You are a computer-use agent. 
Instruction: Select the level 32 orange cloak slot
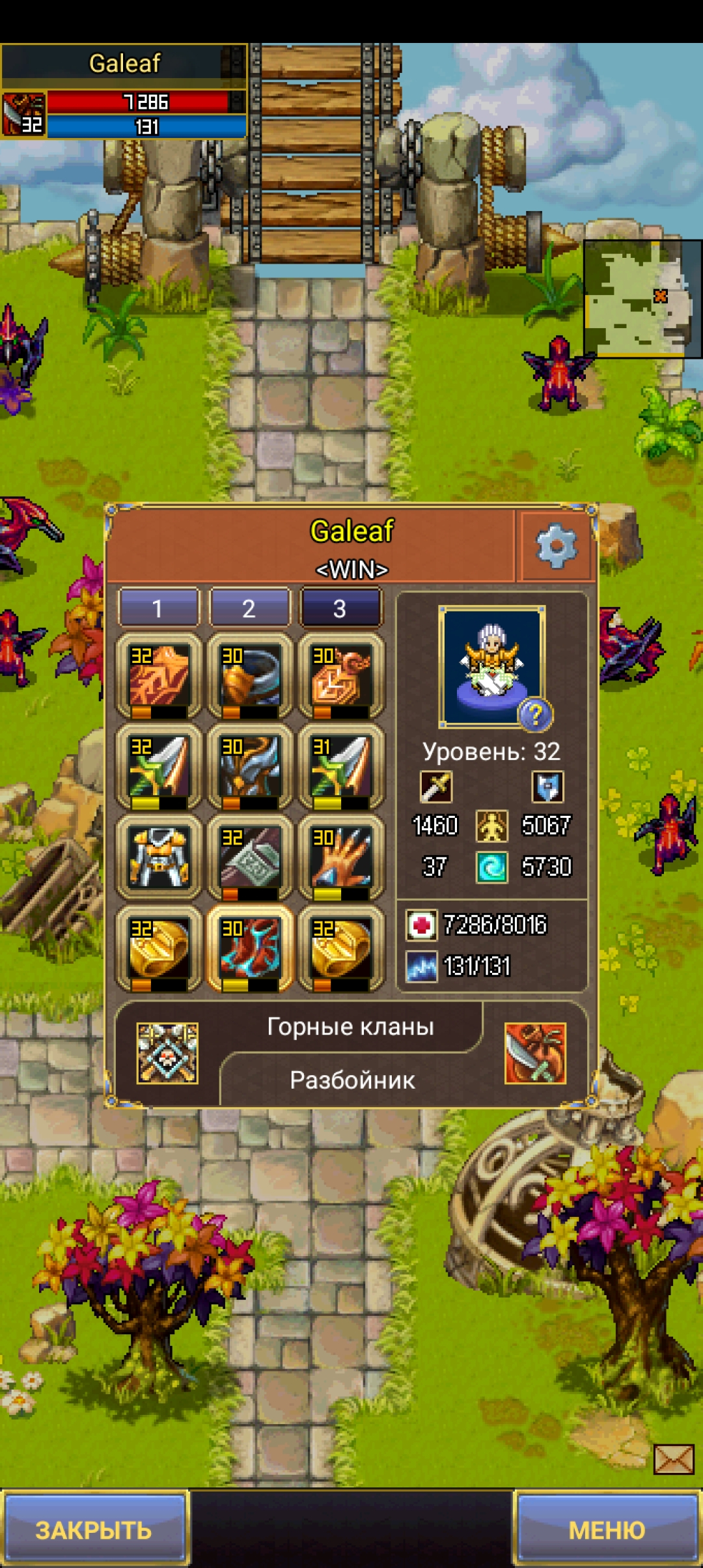click(x=159, y=677)
